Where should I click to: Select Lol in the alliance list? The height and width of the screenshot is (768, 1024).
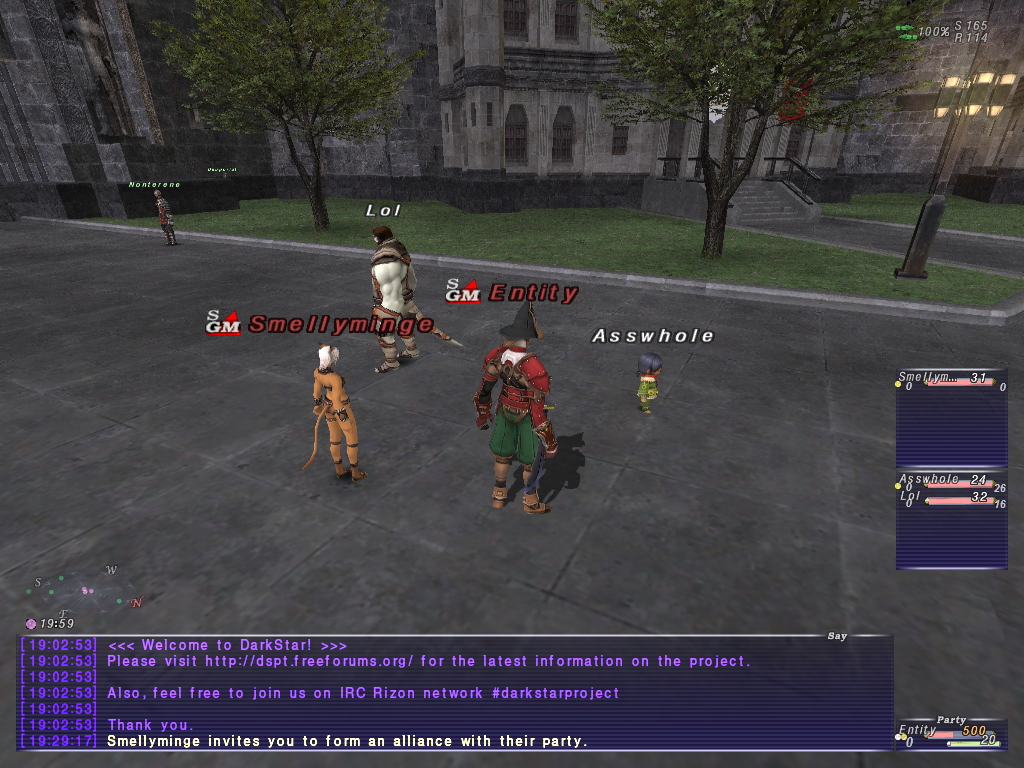coord(911,497)
